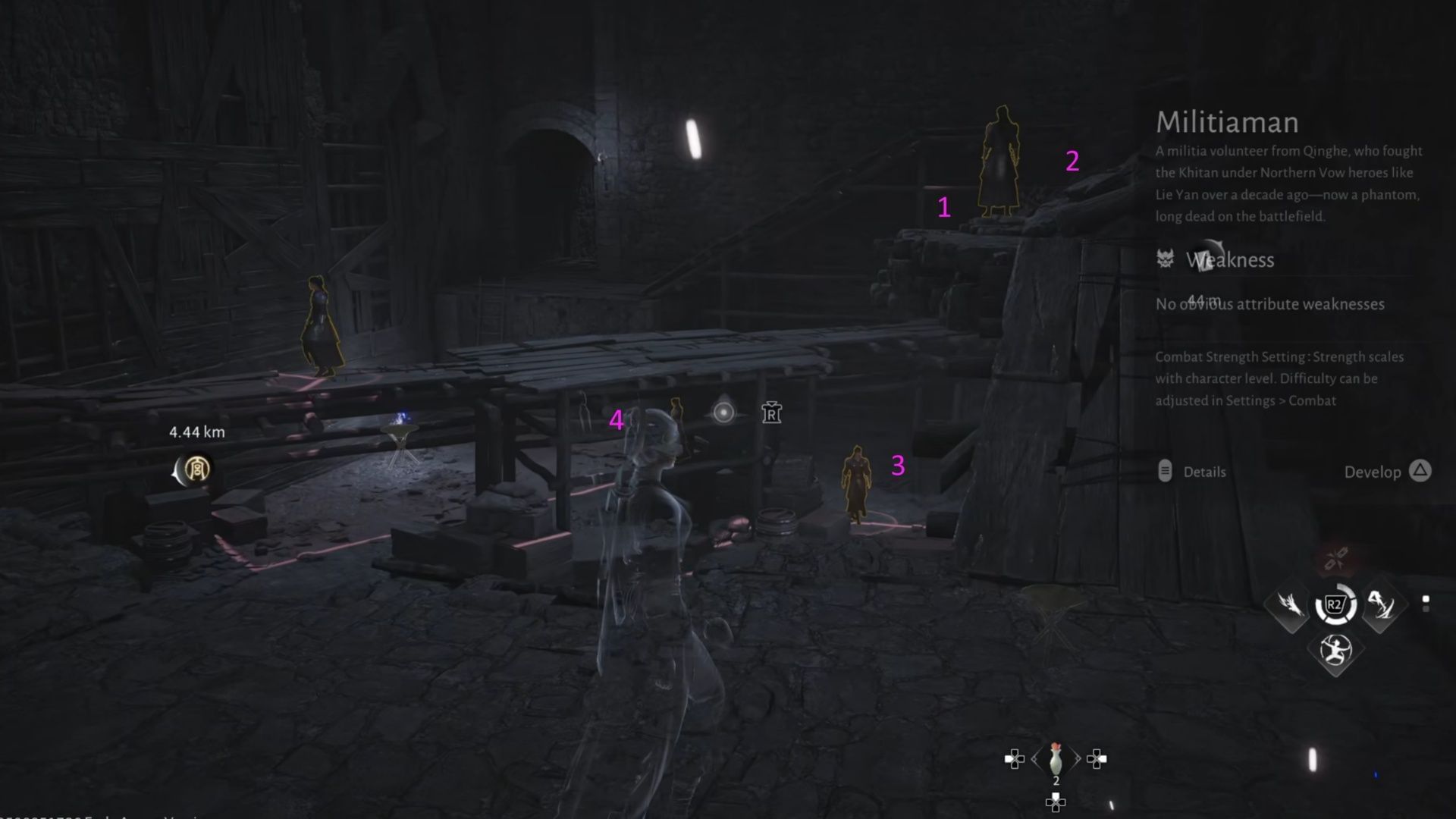Screen dimensions: 1456x819
Task: Click the healing flask thumbnail in quick slot
Action: point(1056,761)
